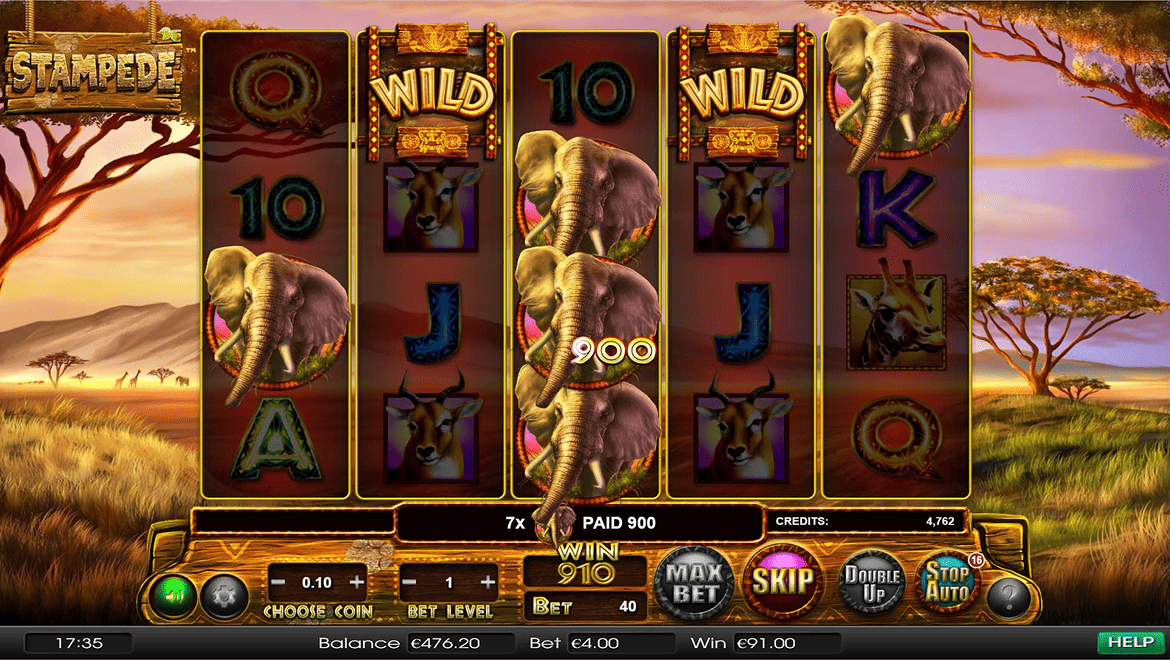Open the question mark info button
This screenshot has height=660, width=1170.
click(x=1009, y=598)
